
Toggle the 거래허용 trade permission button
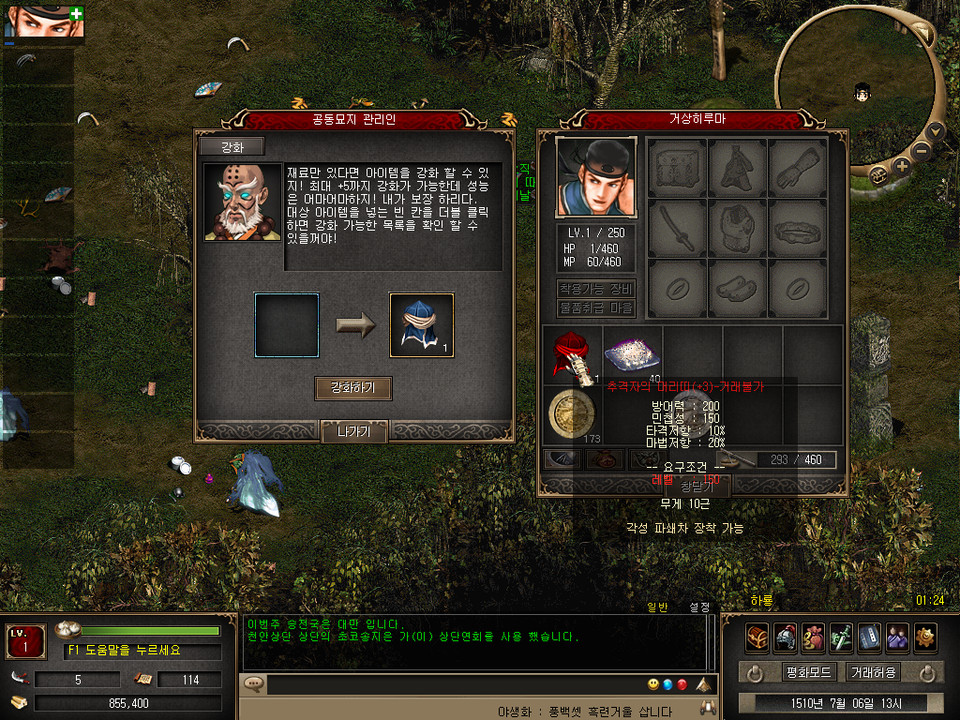[871, 671]
